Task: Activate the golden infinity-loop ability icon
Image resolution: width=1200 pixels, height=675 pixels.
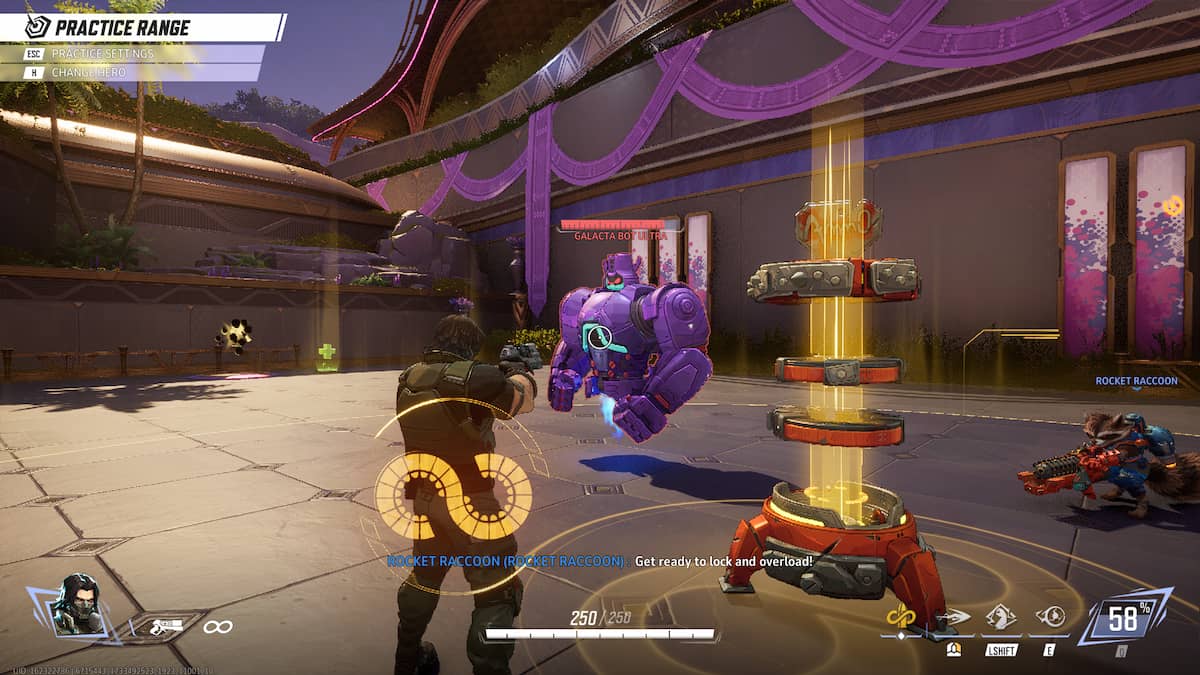Action: click(902, 618)
